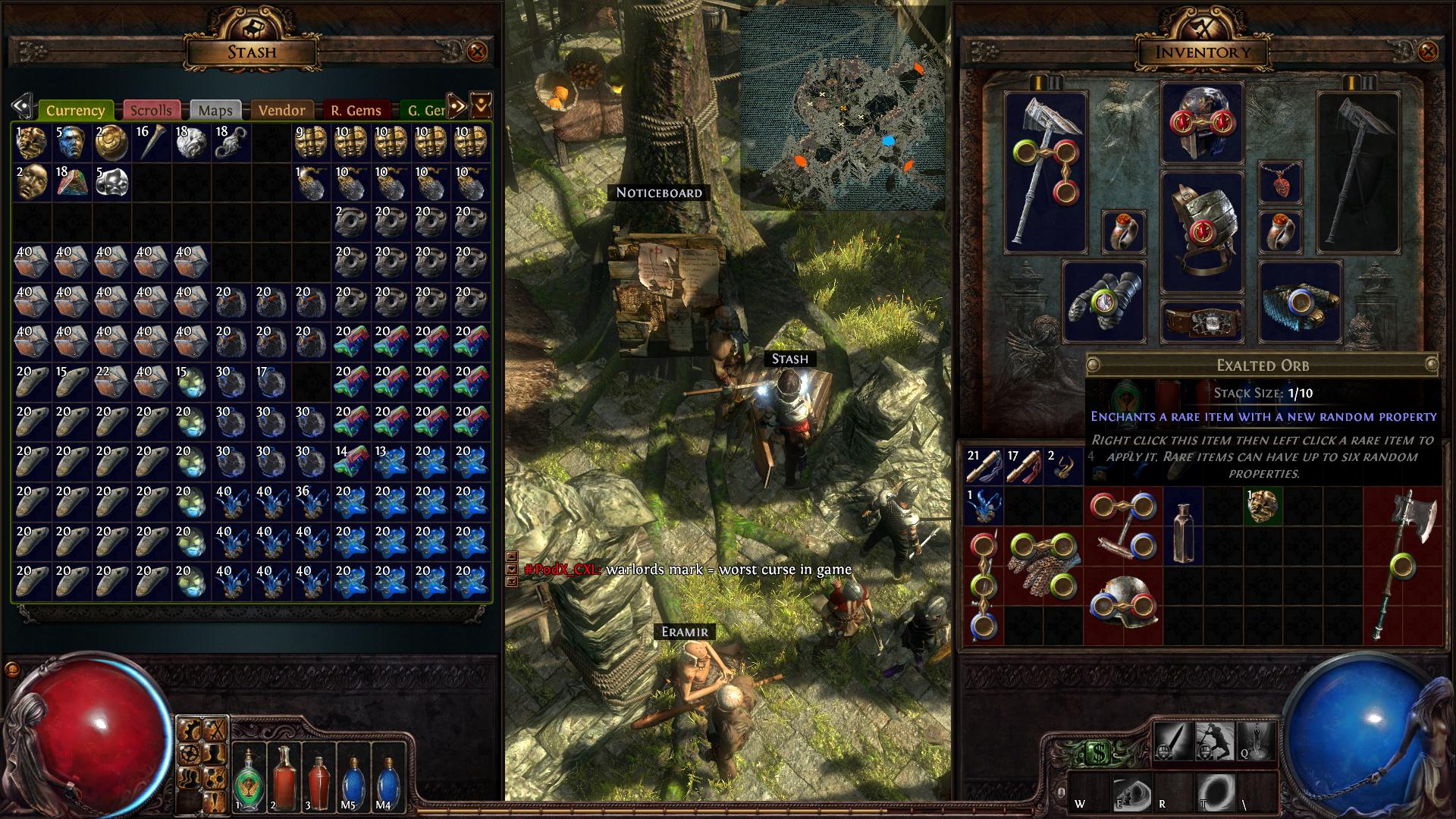Click the green dollar trade icon
Screen dimensions: 1456x819
coord(1098,752)
